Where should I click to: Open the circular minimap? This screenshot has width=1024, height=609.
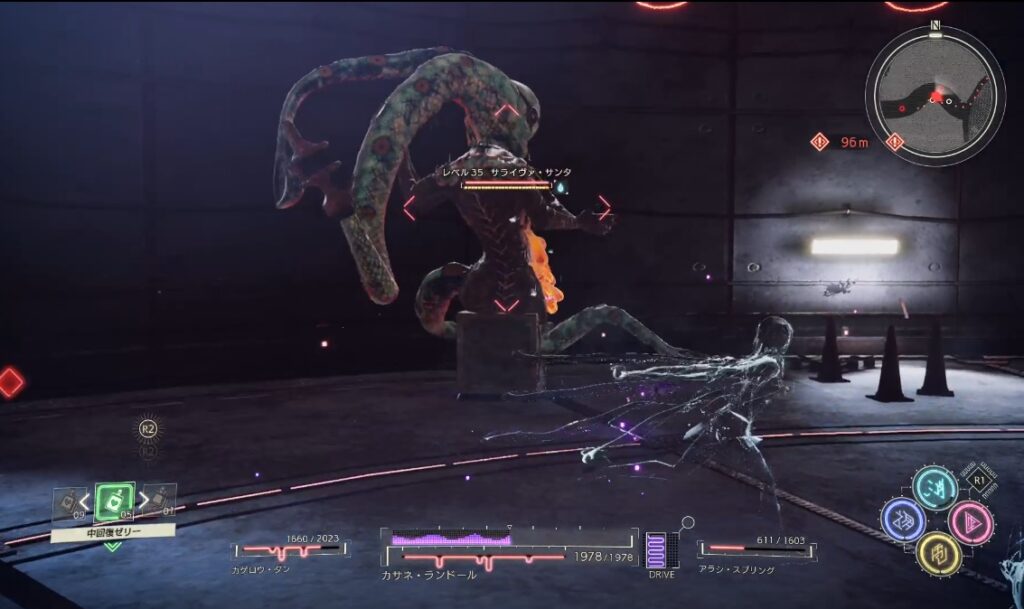tap(934, 95)
